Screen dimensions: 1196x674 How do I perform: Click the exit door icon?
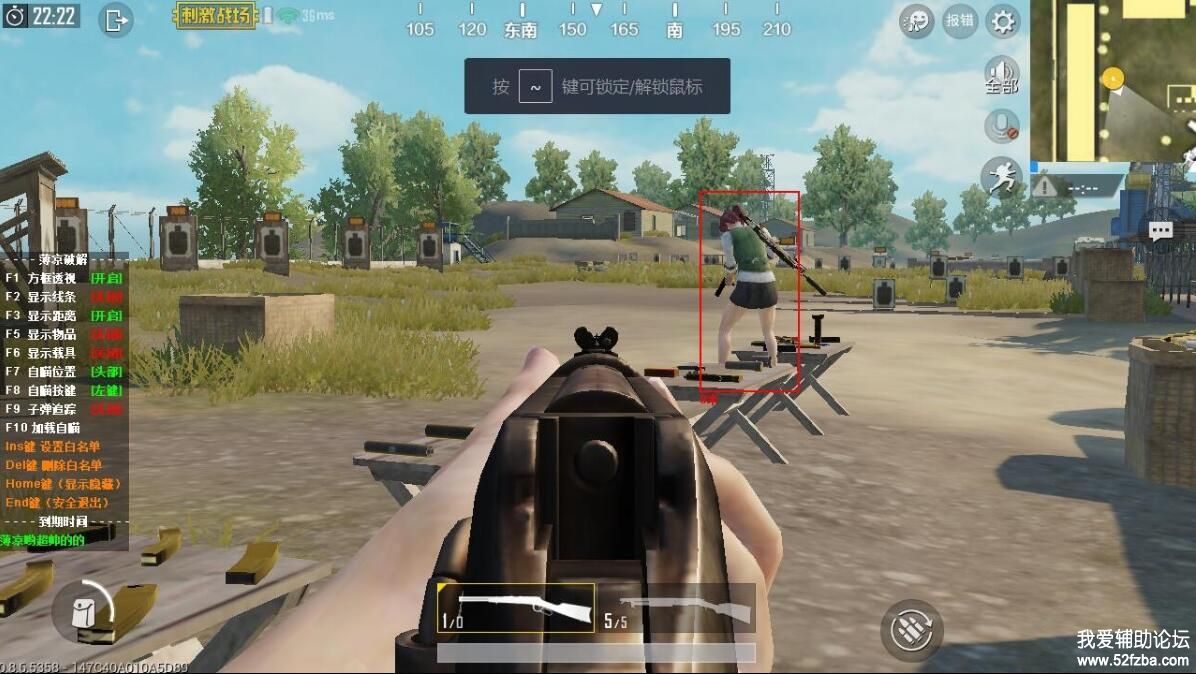pos(116,19)
